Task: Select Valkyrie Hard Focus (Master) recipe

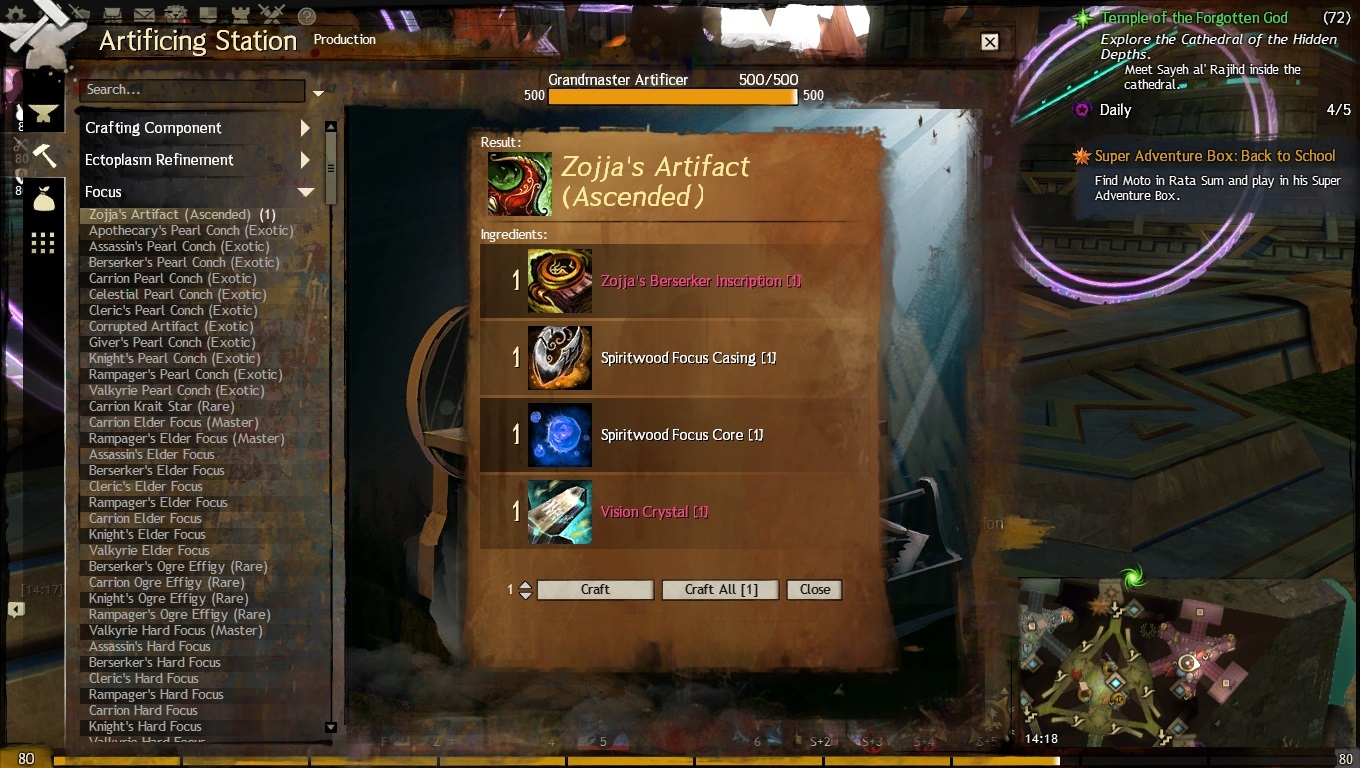Action: click(176, 631)
